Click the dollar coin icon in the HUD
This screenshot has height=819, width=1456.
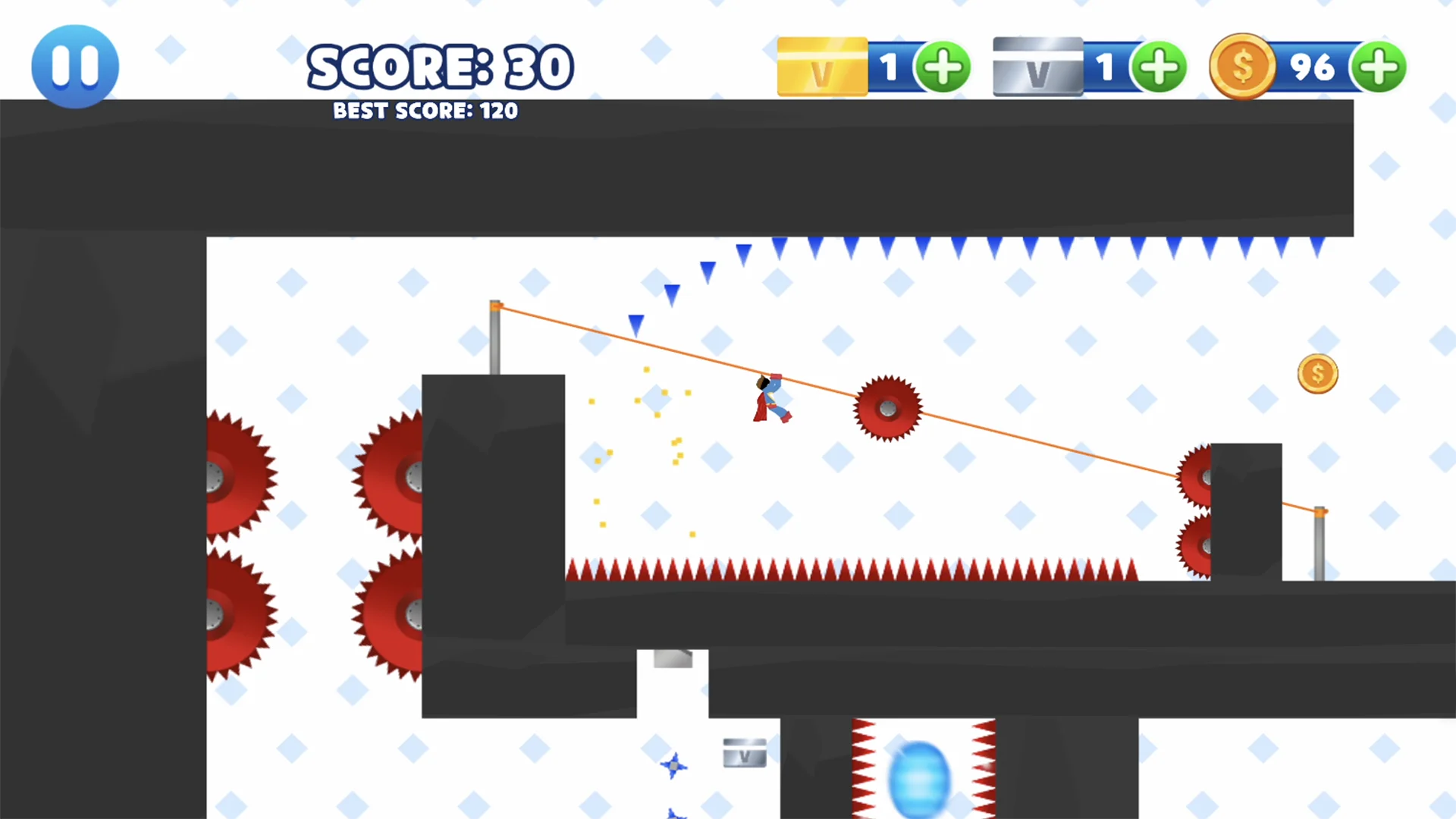click(x=1242, y=67)
